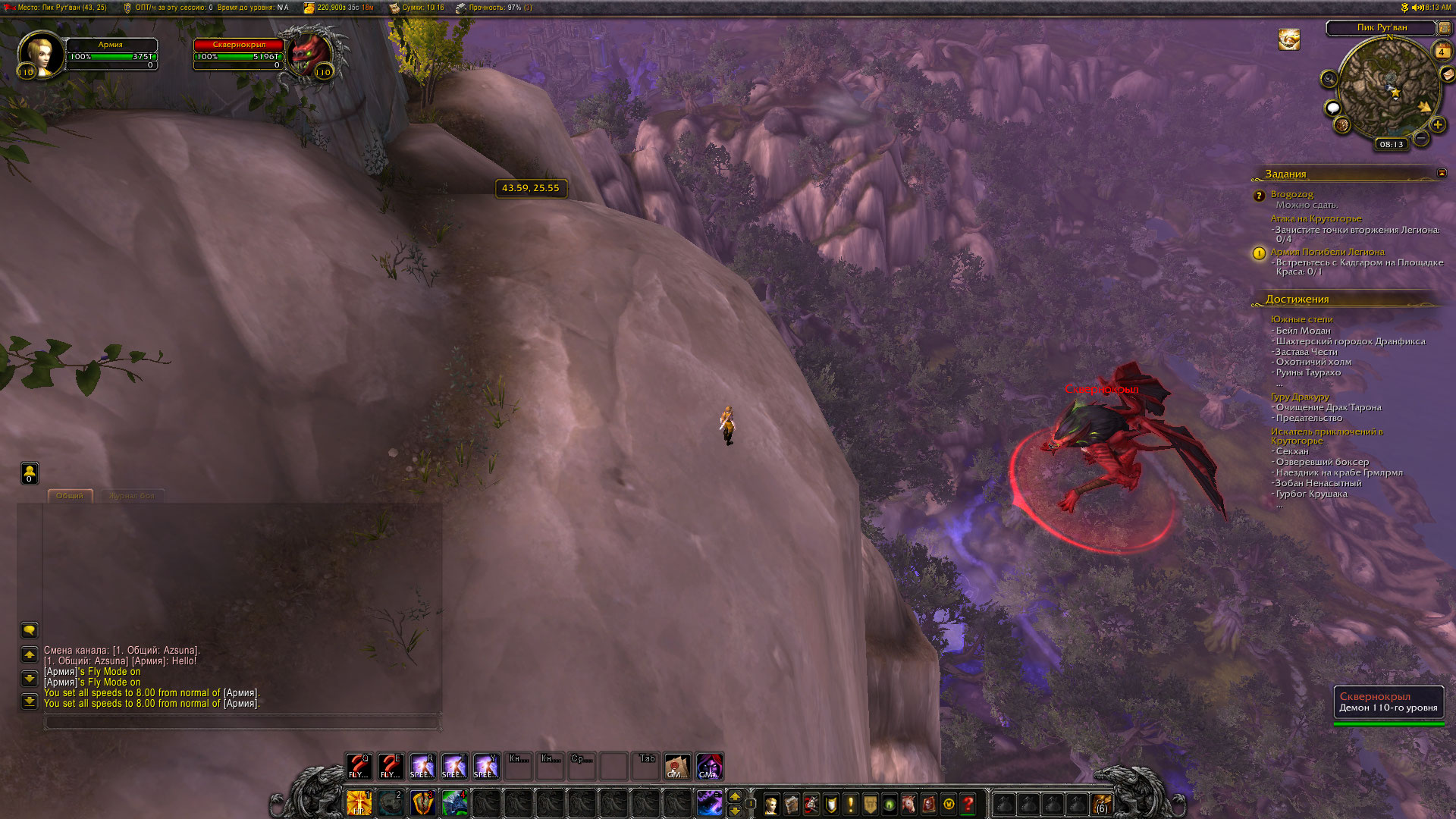Jump chat to the latest message
The image size is (1456, 819).
pos(29,701)
